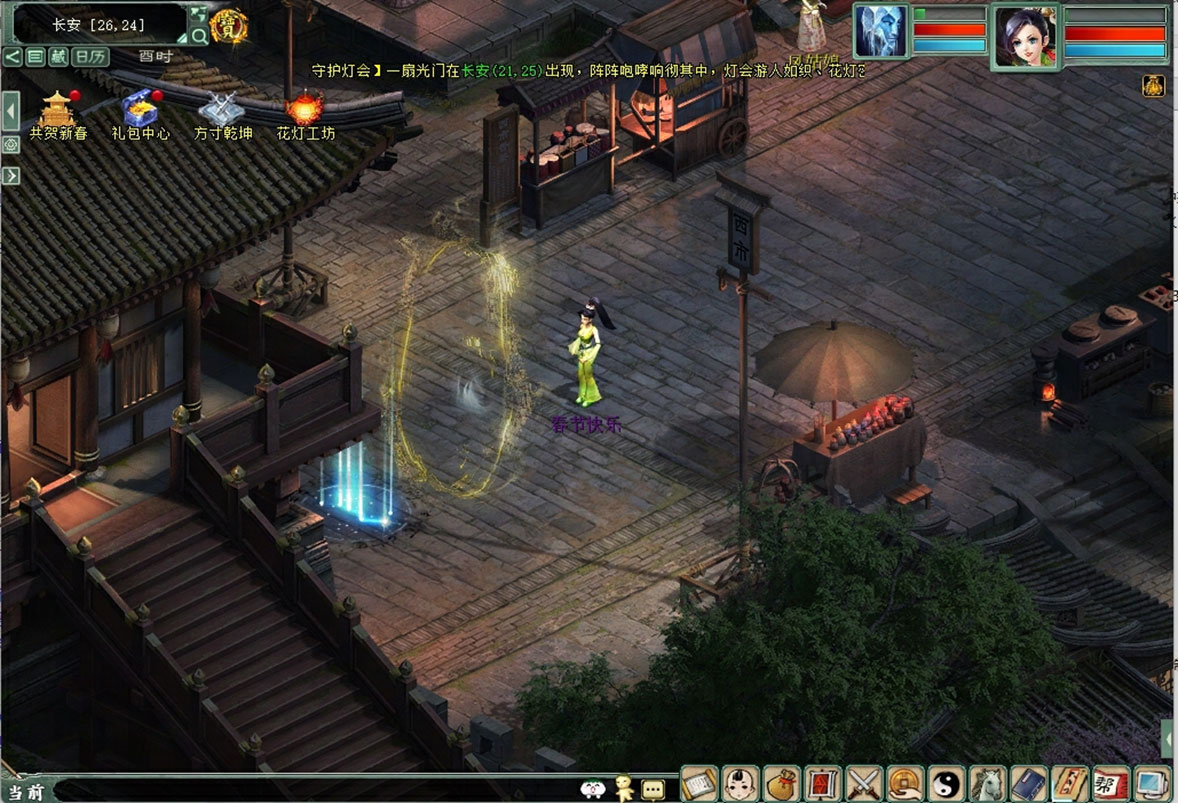The image size is (1178, 803).
Task: Click the golden pouch icon under the character bars
Action: (x=1152, y=86)
